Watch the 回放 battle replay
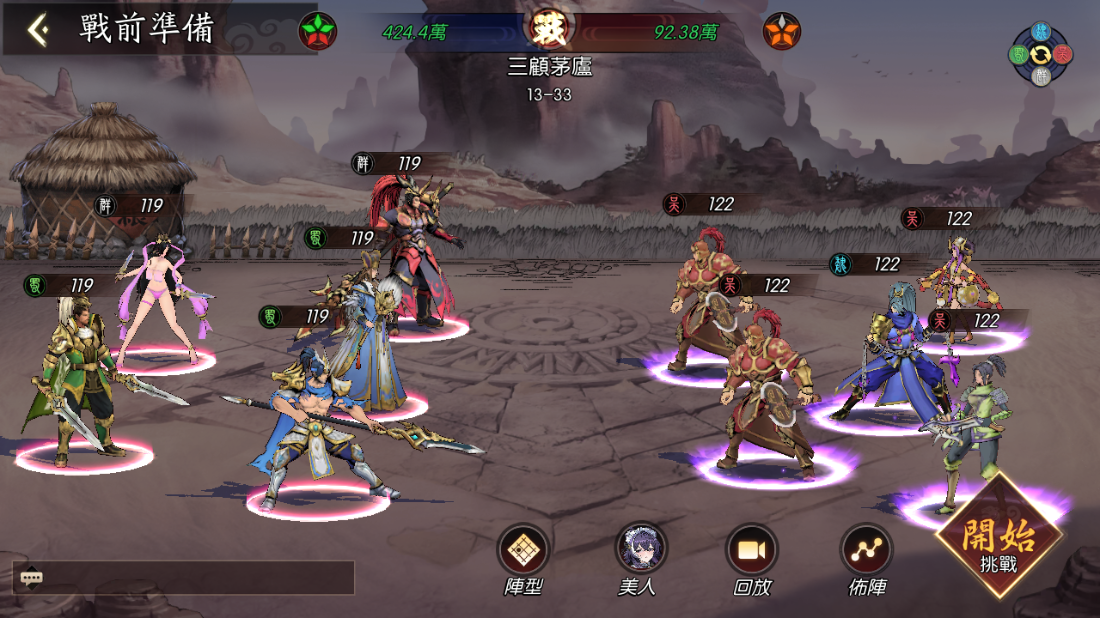This screenshot has height=618, width=1100. (752, 549)
